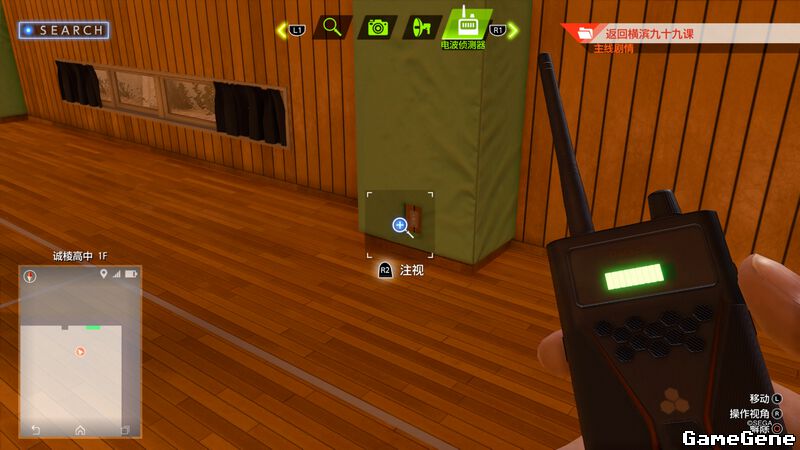Switch to the camera gadget
The width and height of the screenshot is (800, 450).
378,27
